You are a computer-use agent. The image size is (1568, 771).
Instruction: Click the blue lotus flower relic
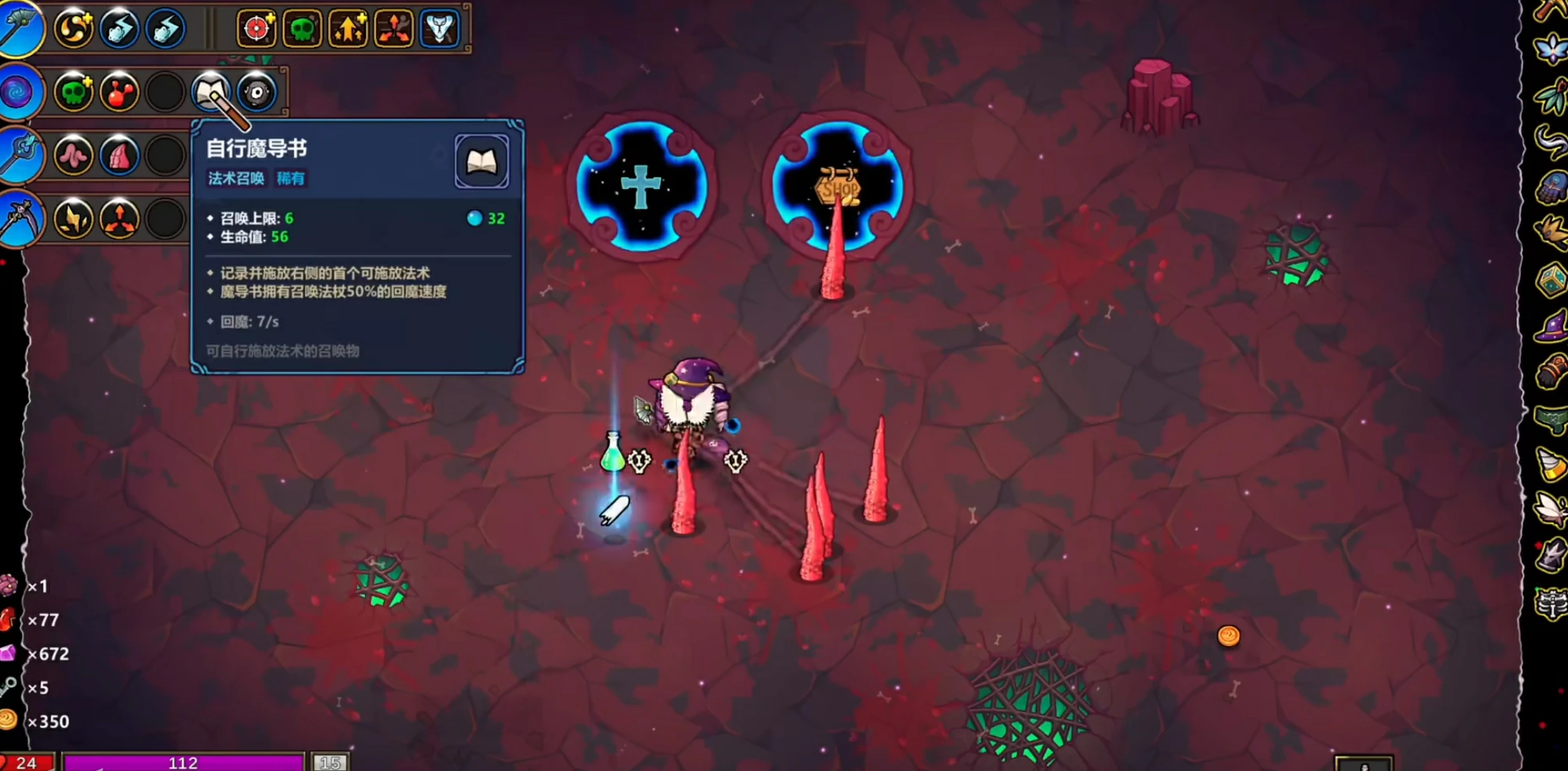1551,50
